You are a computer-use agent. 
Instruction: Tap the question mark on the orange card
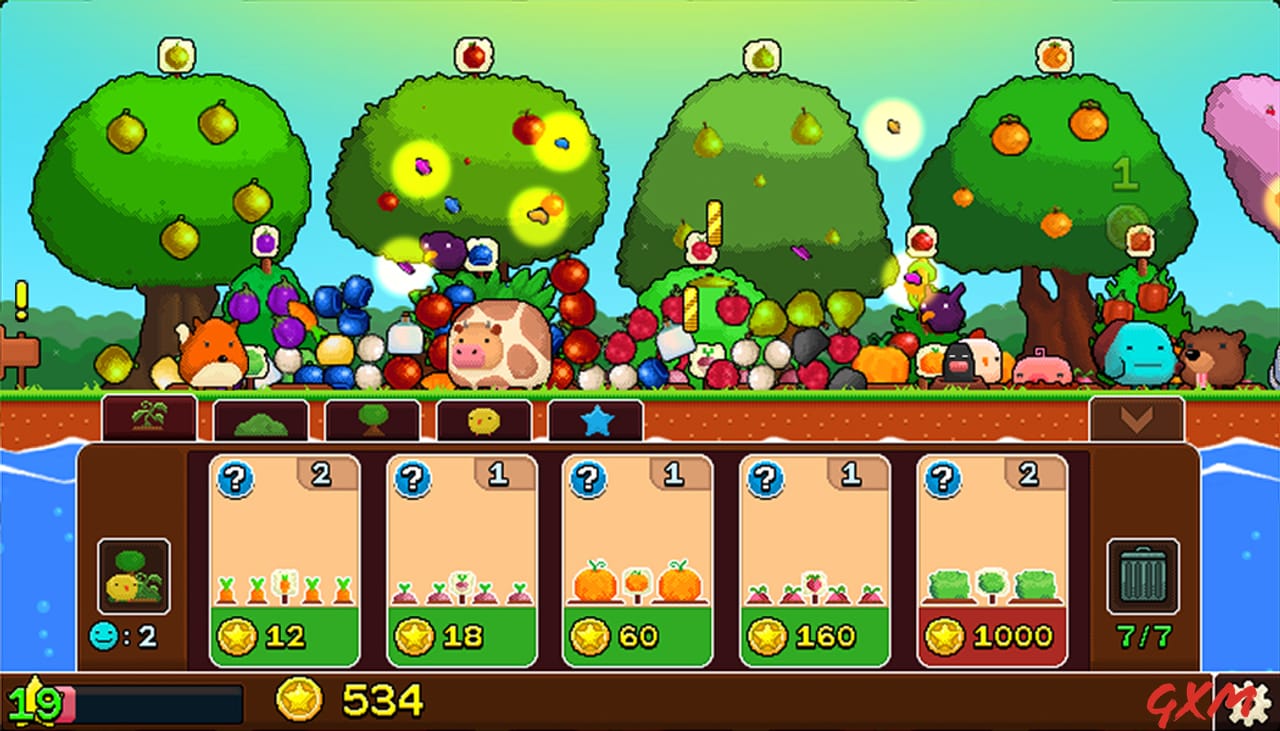coord(589,478)
